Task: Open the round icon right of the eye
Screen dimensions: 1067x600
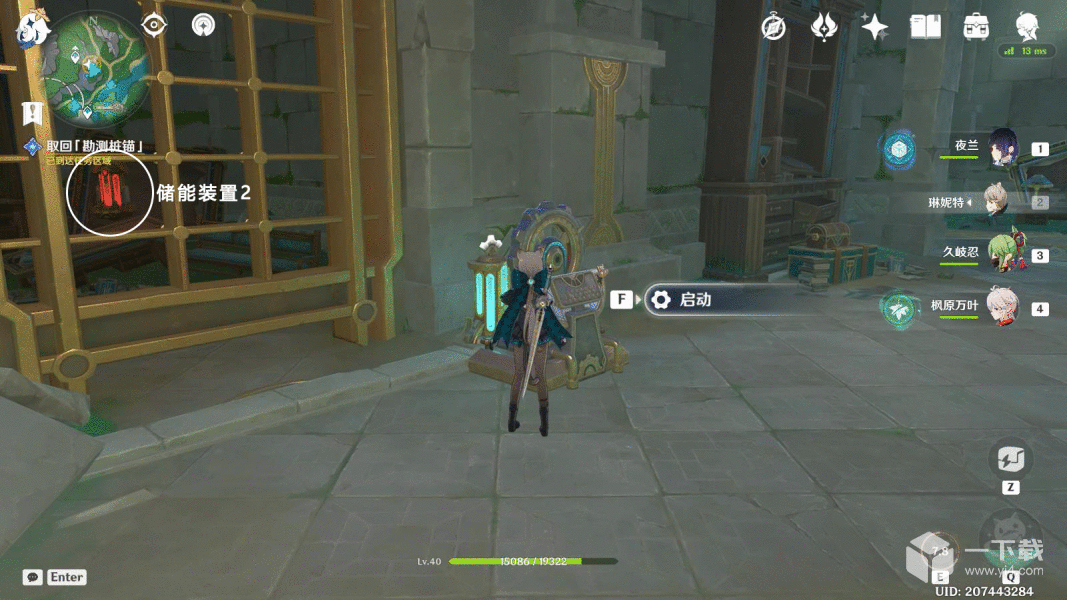Action: 204,26
